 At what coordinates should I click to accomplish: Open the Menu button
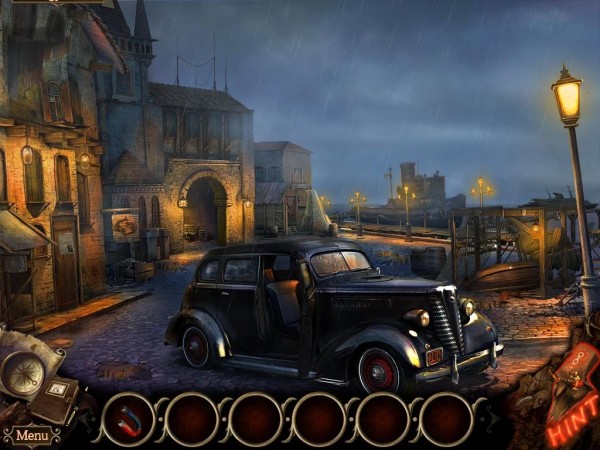click(31, 436)
